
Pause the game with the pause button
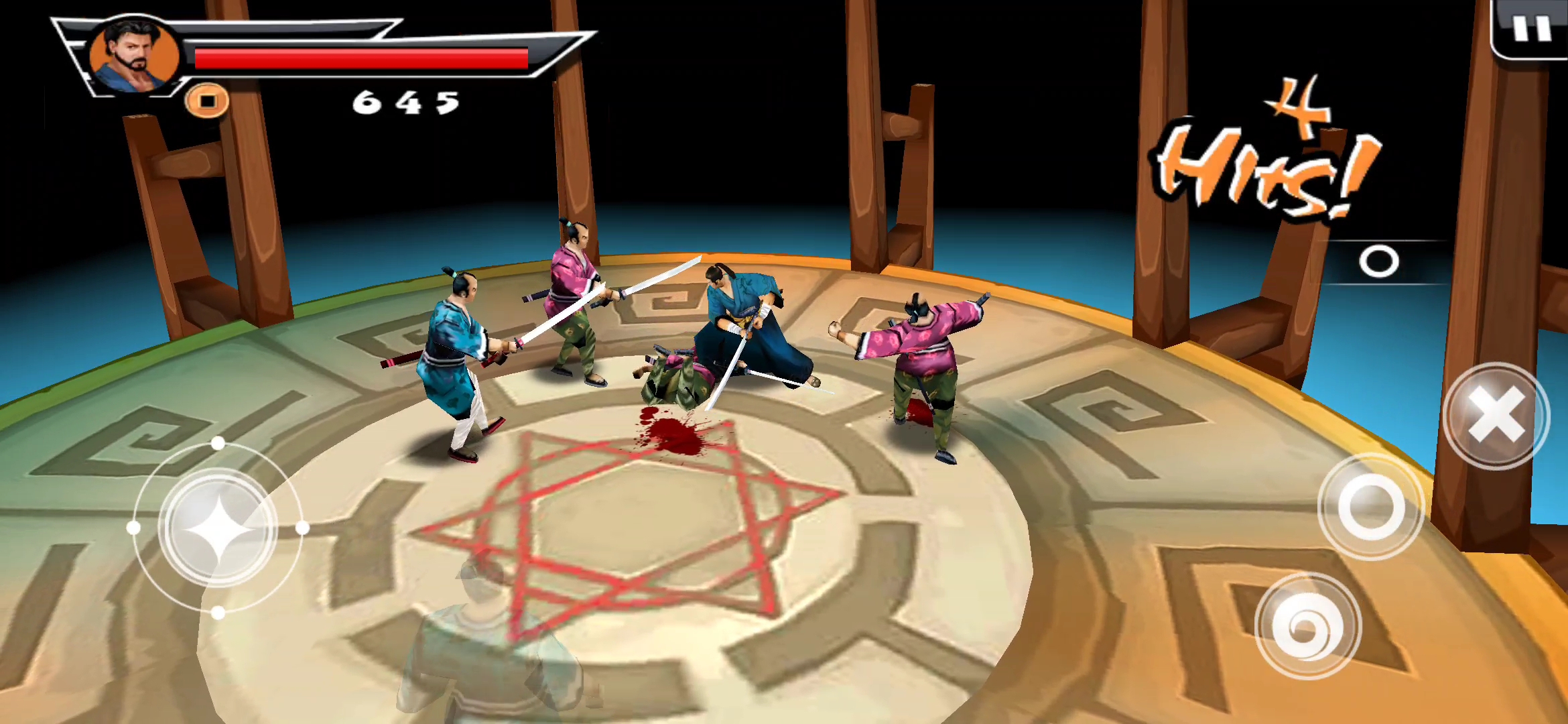(x=1532, y=29)
